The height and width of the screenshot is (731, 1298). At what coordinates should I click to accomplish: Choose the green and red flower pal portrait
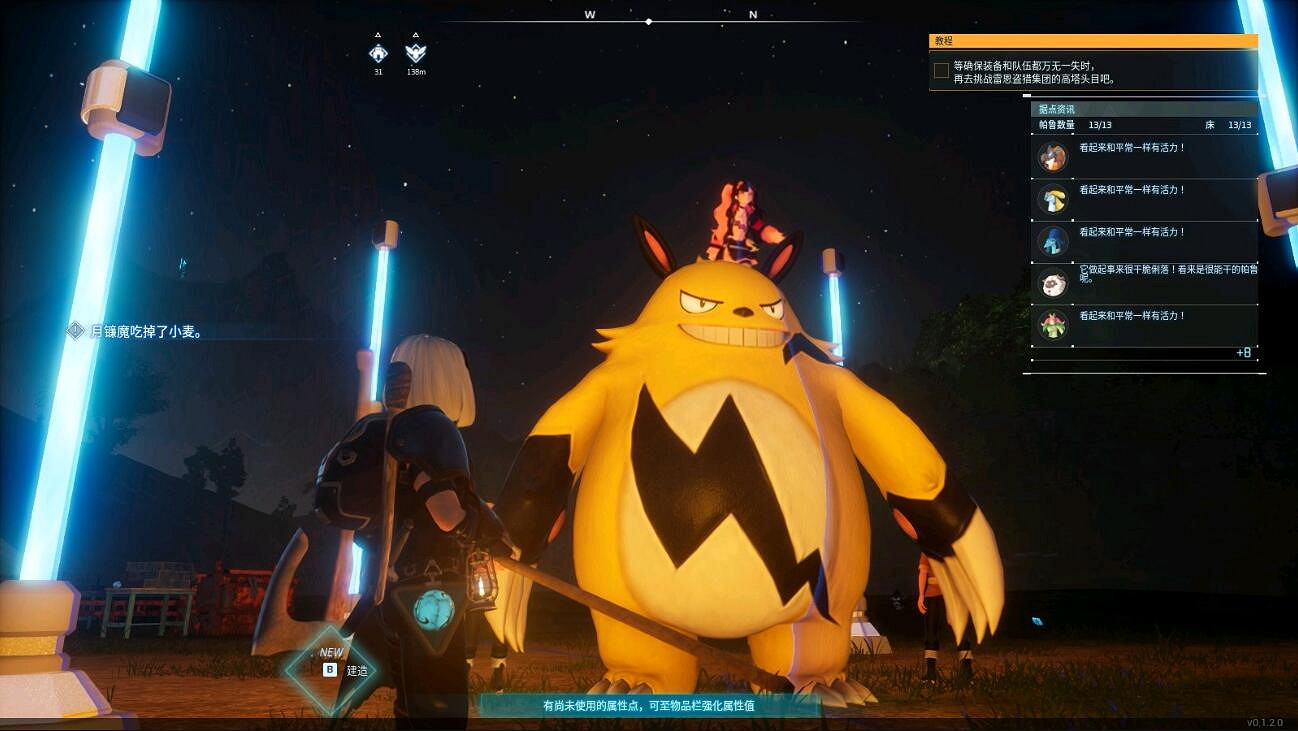click(x=1052, y=325)
